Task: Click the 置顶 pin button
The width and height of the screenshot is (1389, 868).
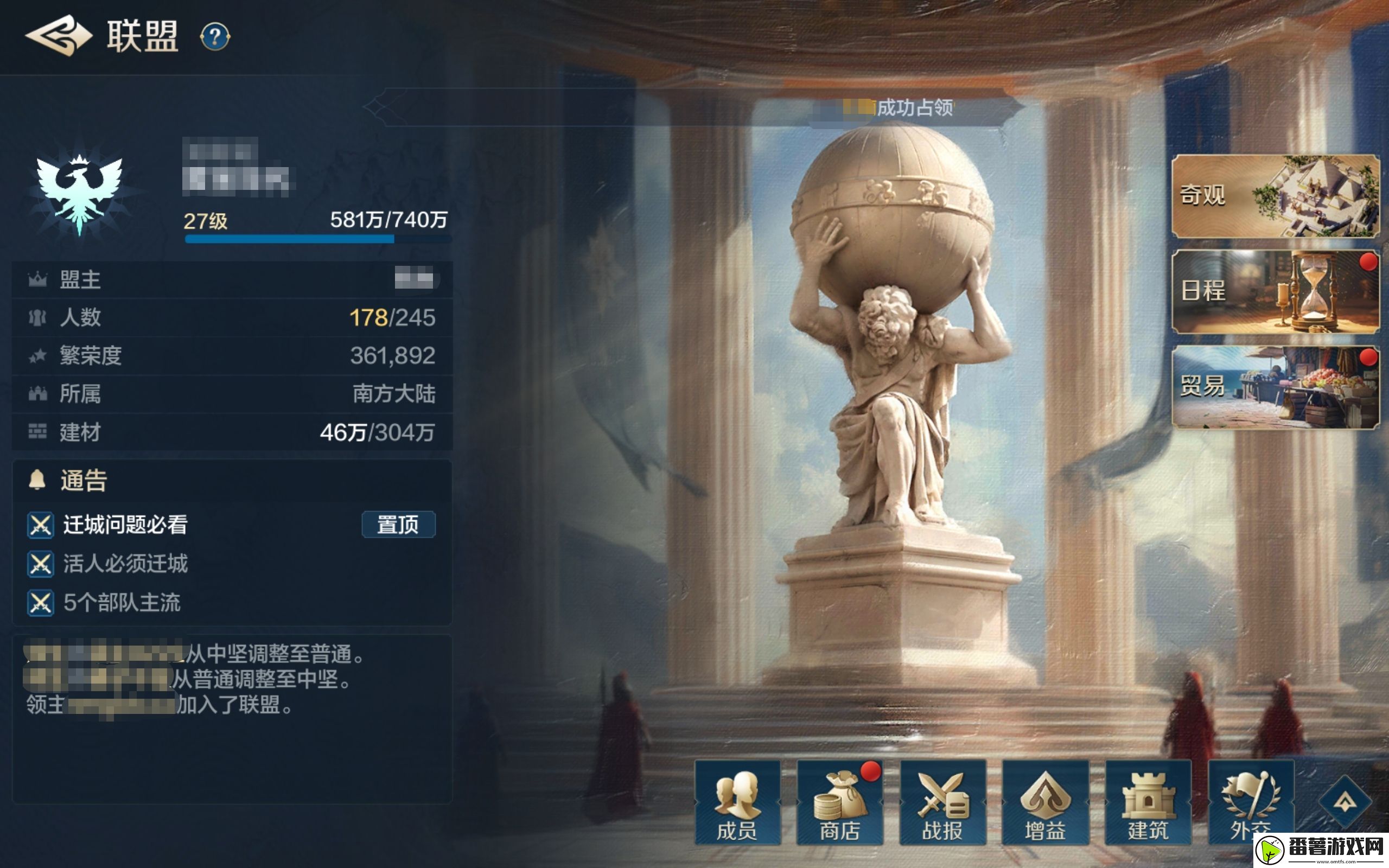Action: pos(400,524)
